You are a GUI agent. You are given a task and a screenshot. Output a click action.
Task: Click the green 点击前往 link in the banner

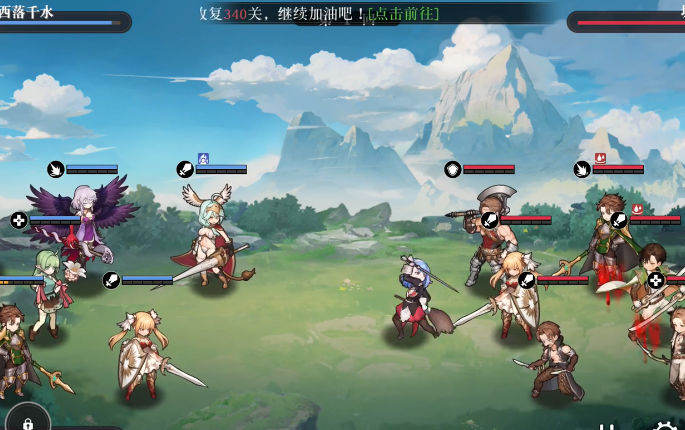[403, 14]
